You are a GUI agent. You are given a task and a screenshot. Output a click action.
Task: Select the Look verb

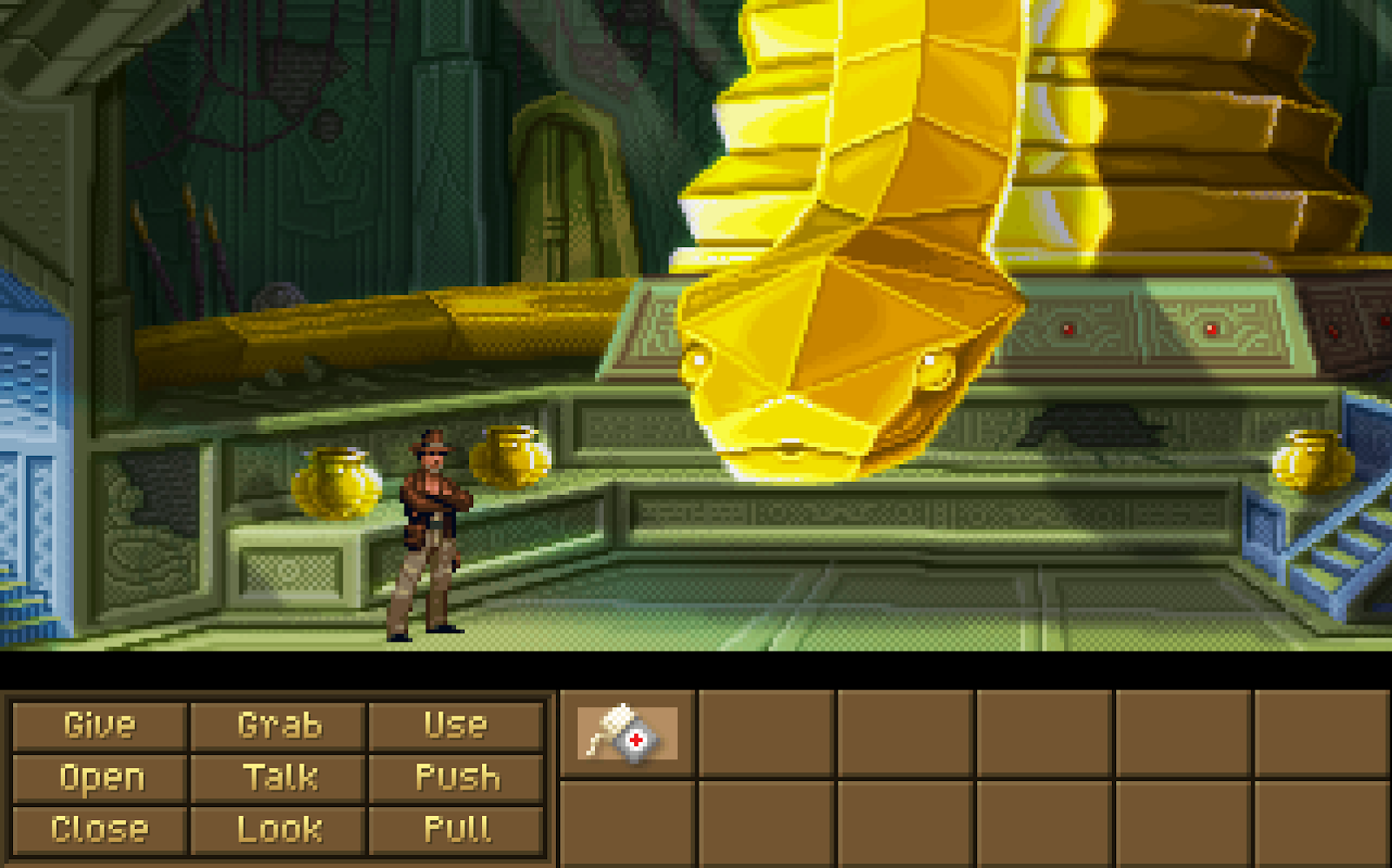click(280, 829)
